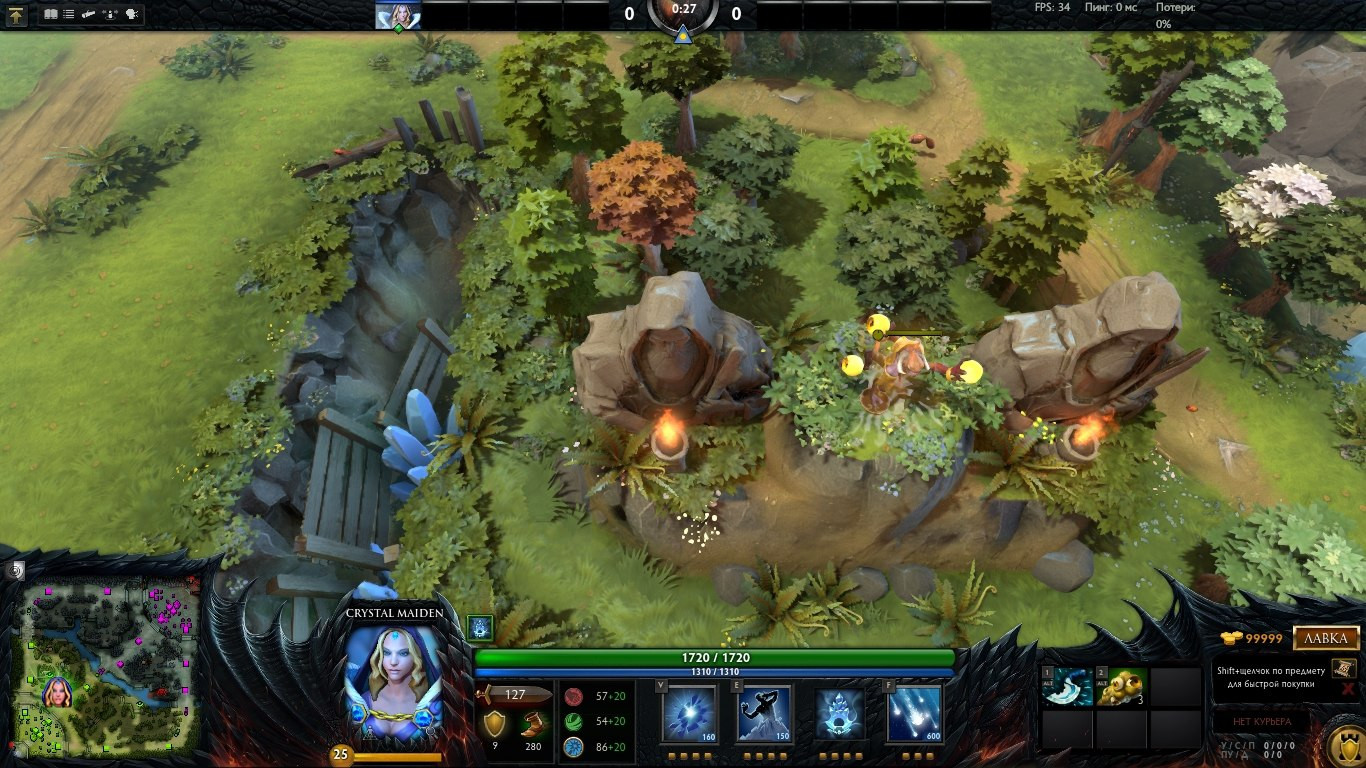Click the speaking head chat icon
1366x768 pixels.
[x=133, y=15]
